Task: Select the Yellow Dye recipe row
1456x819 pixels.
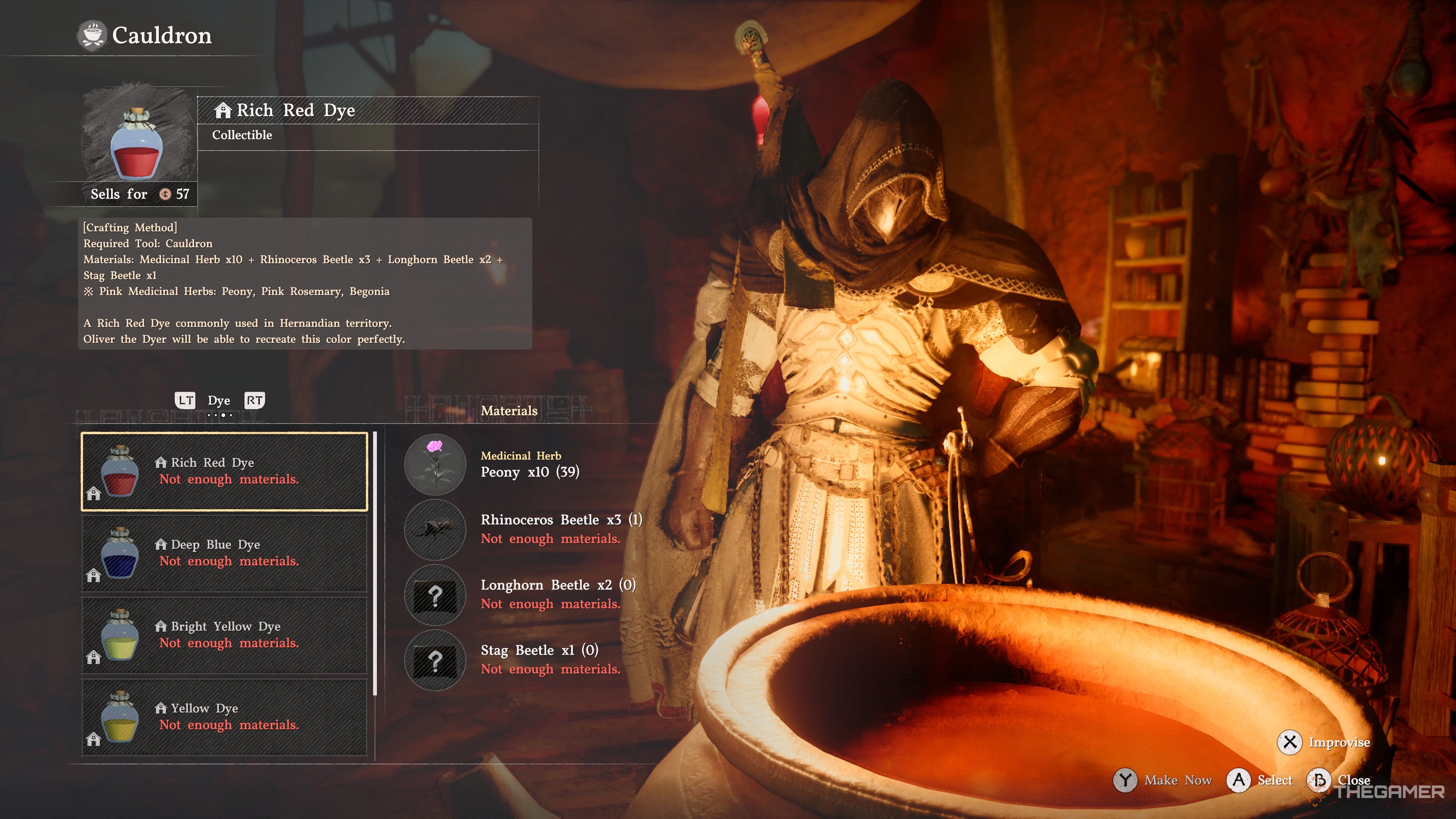Action: pos(224,717)
